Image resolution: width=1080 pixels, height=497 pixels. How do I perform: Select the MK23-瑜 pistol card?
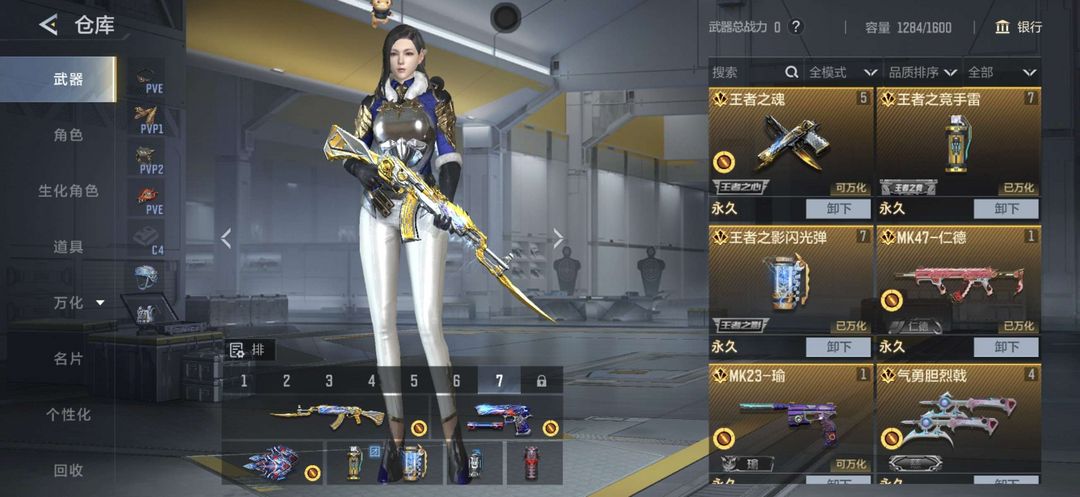(790, 420)
